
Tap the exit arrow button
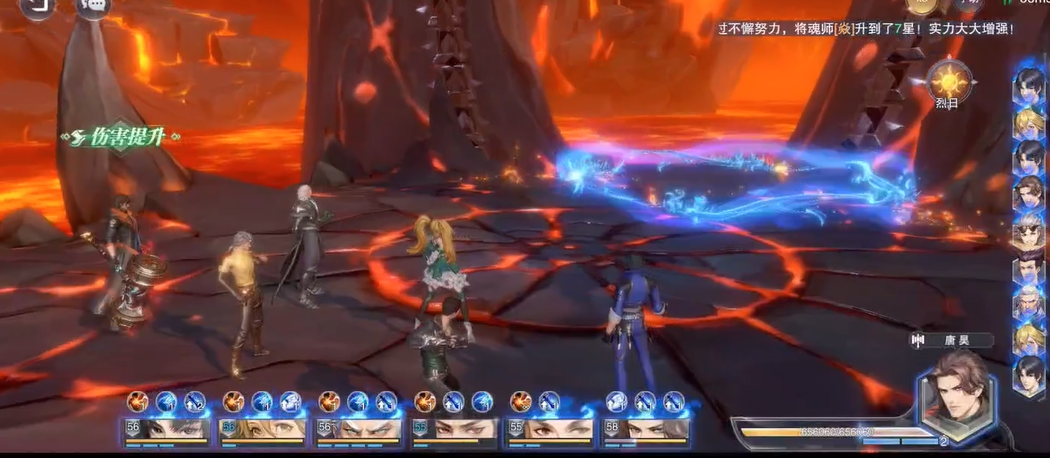click(39, 6)
